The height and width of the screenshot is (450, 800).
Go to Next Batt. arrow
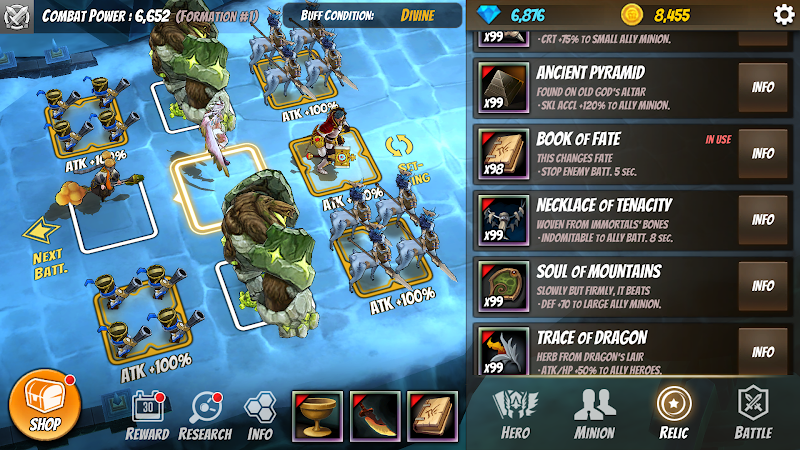(43, 244)
